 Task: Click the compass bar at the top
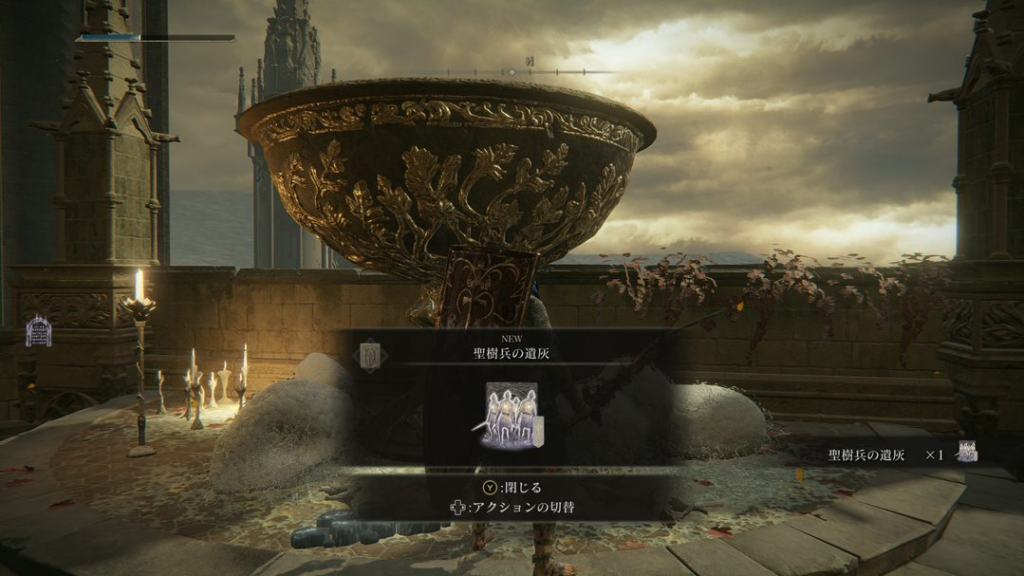click(x=545, y=72)
